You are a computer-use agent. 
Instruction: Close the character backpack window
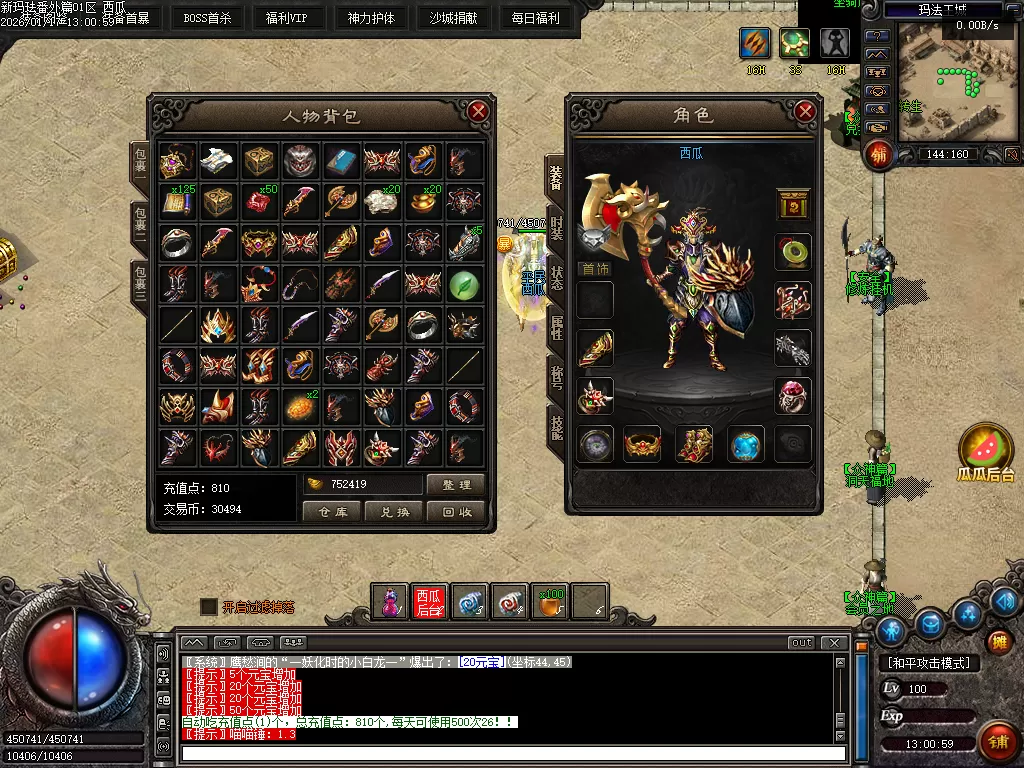(x=478, y=112)
